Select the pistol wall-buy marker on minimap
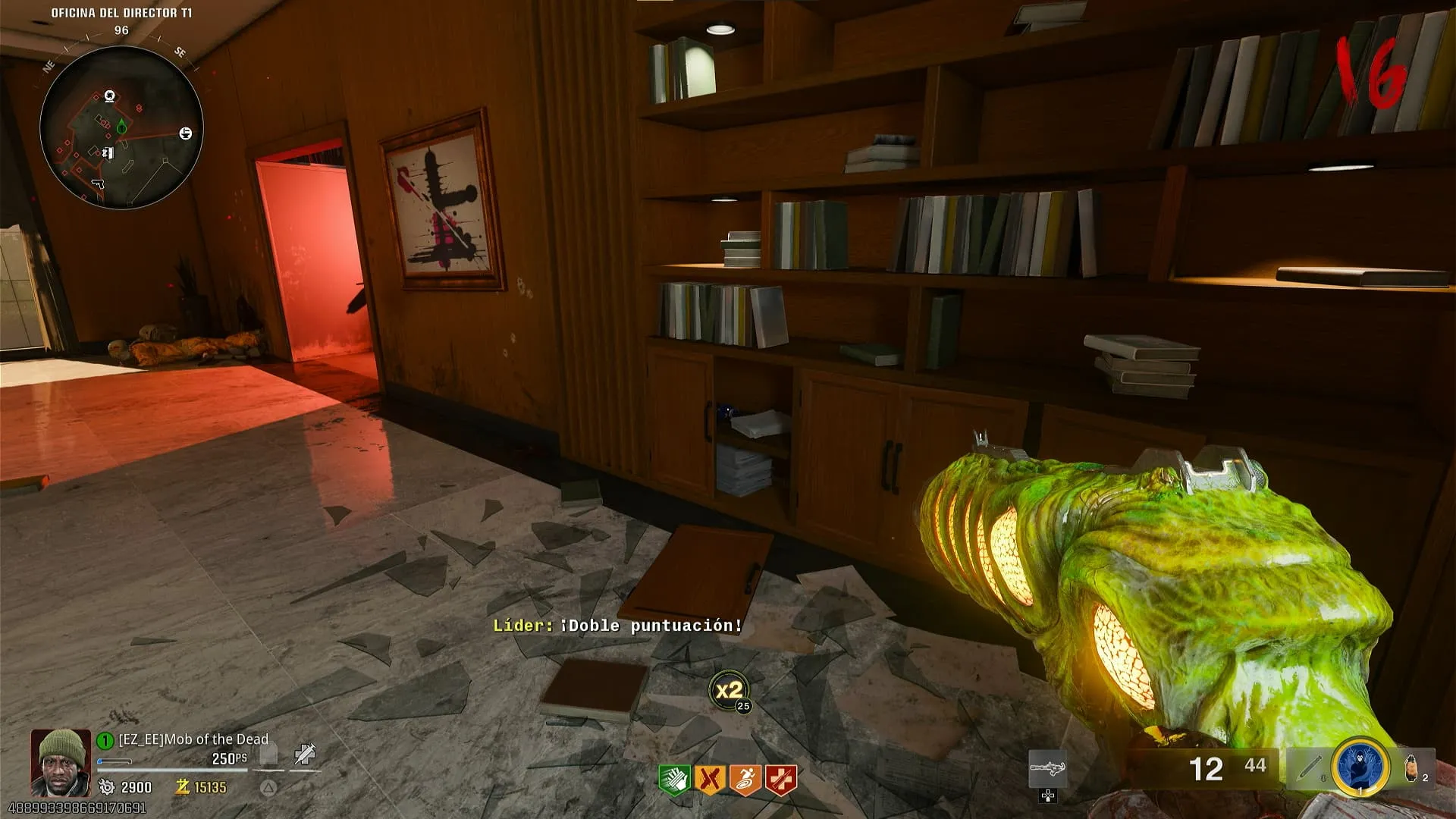 coord(98,184)
